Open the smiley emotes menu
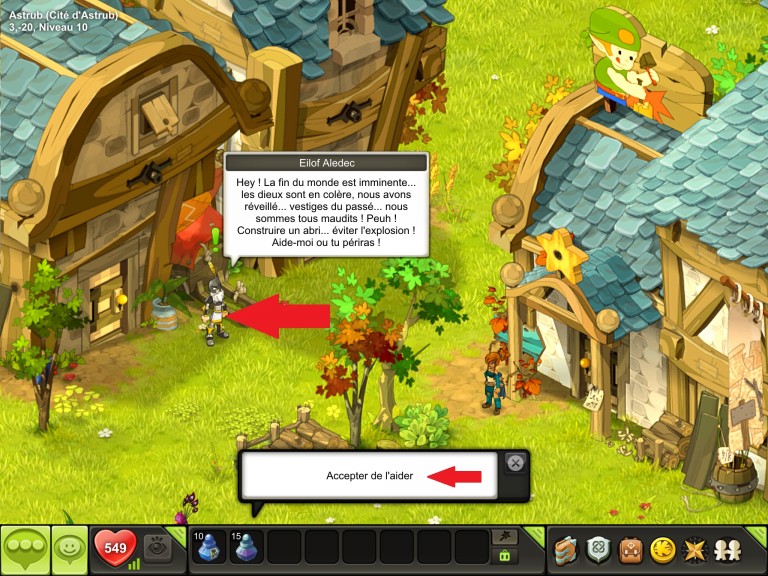 (69, 549)
